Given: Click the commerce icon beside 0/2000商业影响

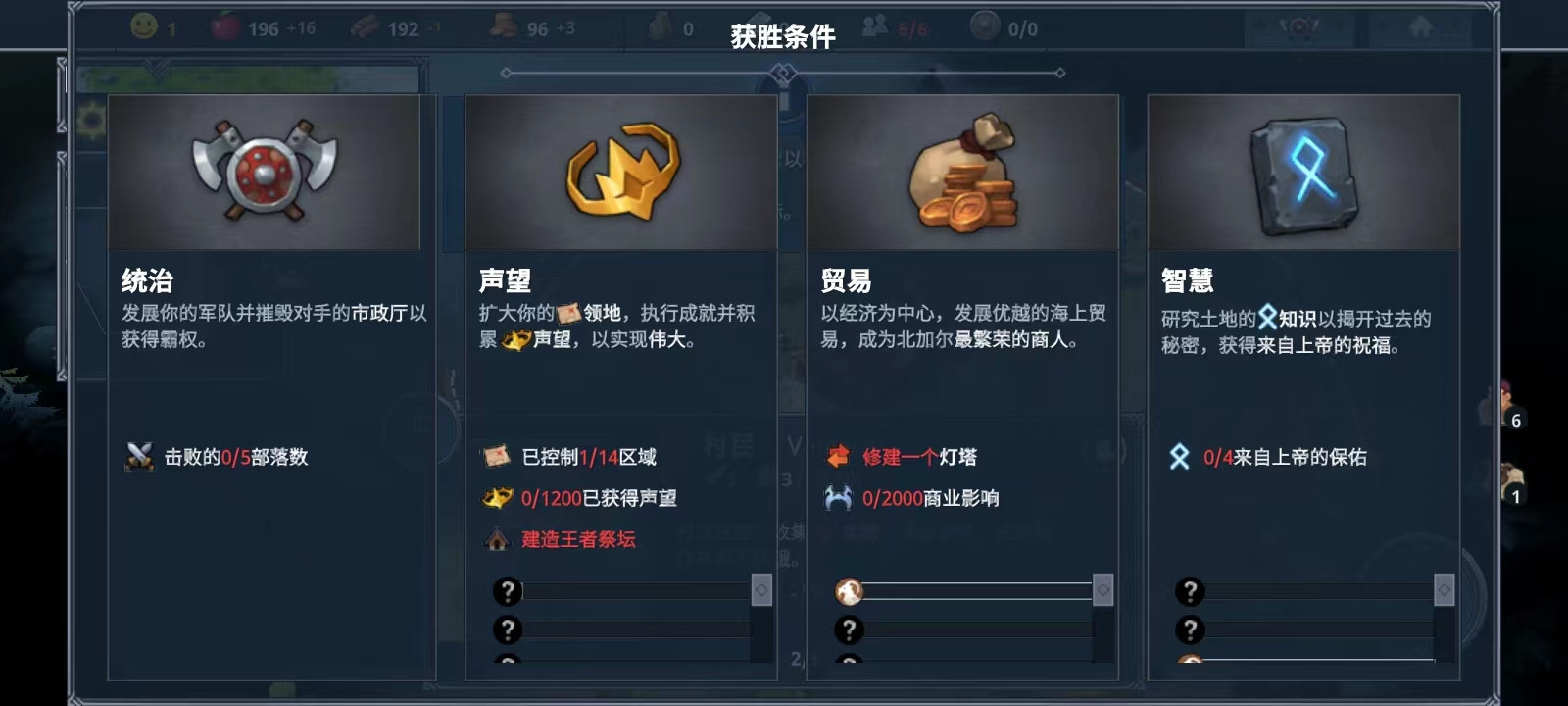Looking at the screenshot, I should pyautogui.click(x=840, y=498).
